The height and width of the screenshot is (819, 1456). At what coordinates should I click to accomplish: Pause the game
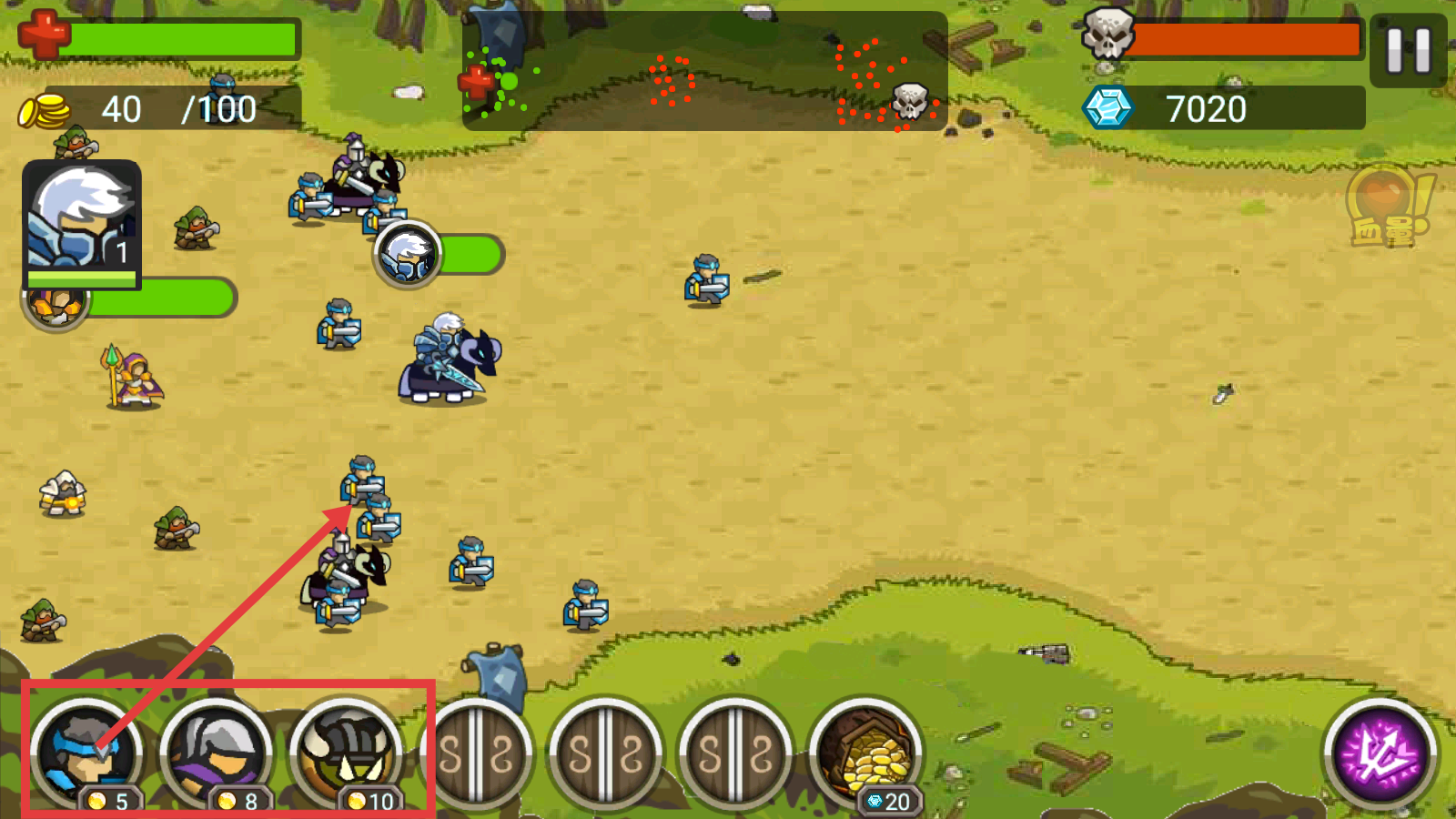1408,51
